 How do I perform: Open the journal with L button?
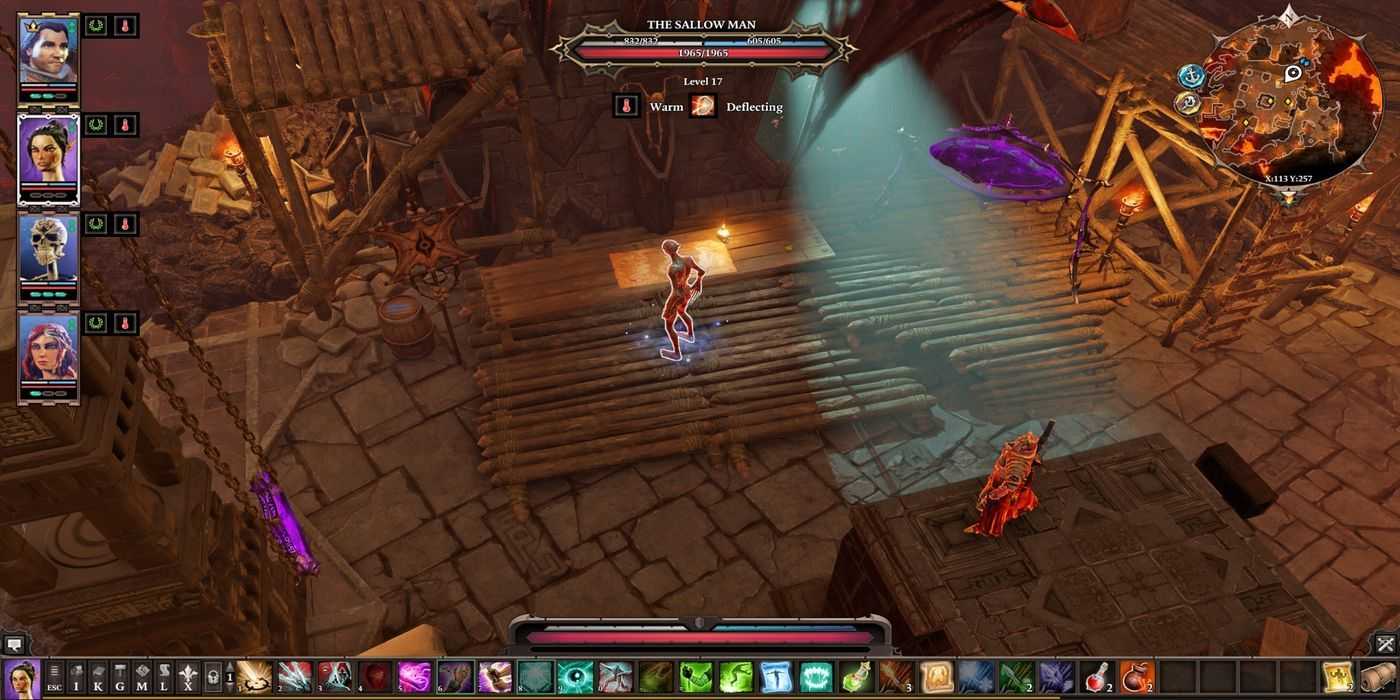[x=164, y=677]
